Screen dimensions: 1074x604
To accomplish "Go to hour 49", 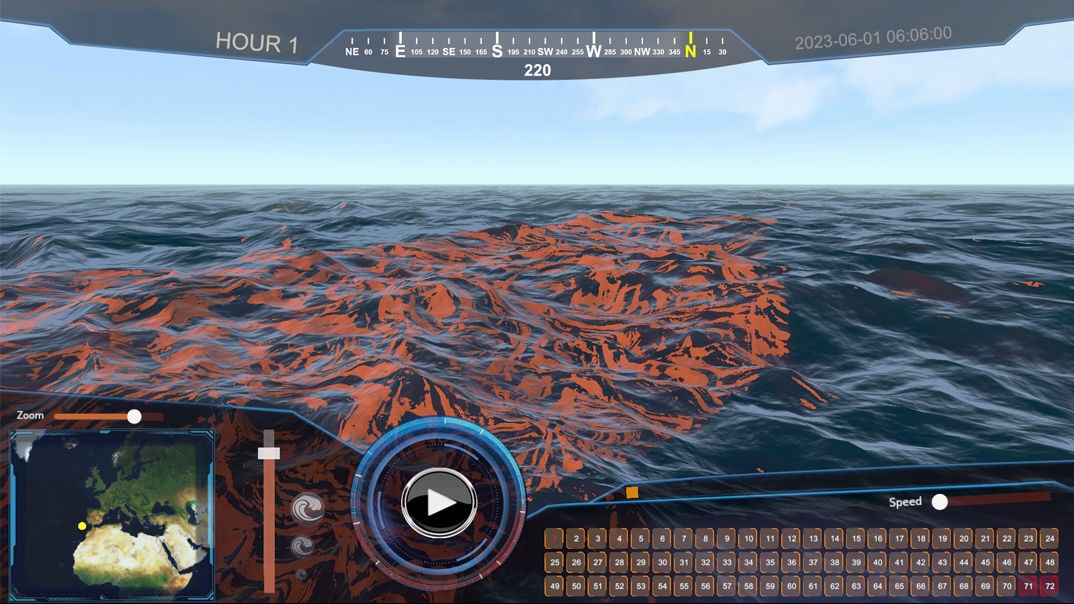I will (554, 587).
